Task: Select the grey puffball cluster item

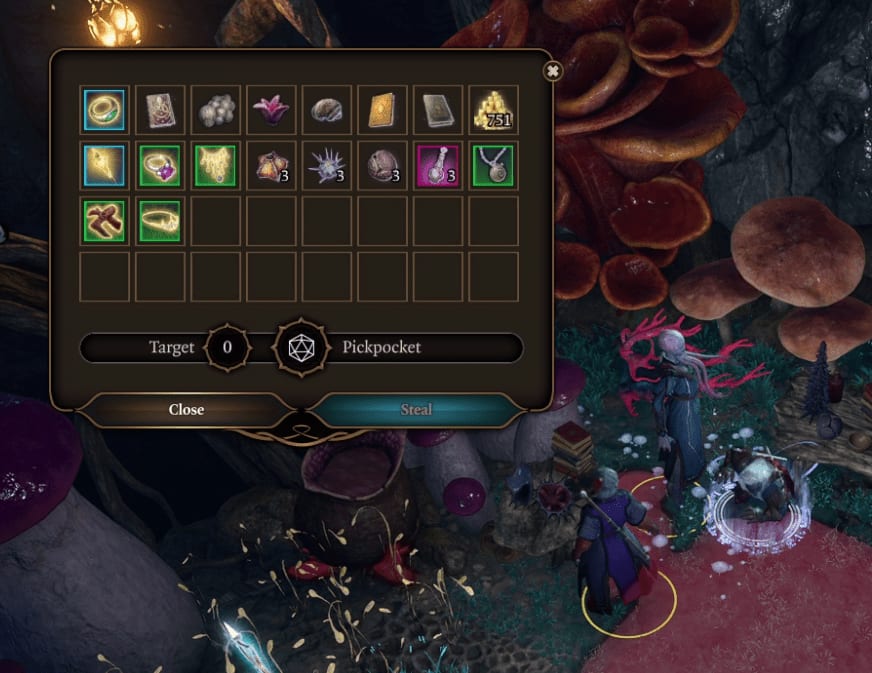Action: pyautogui.click(x=215, y=110)
